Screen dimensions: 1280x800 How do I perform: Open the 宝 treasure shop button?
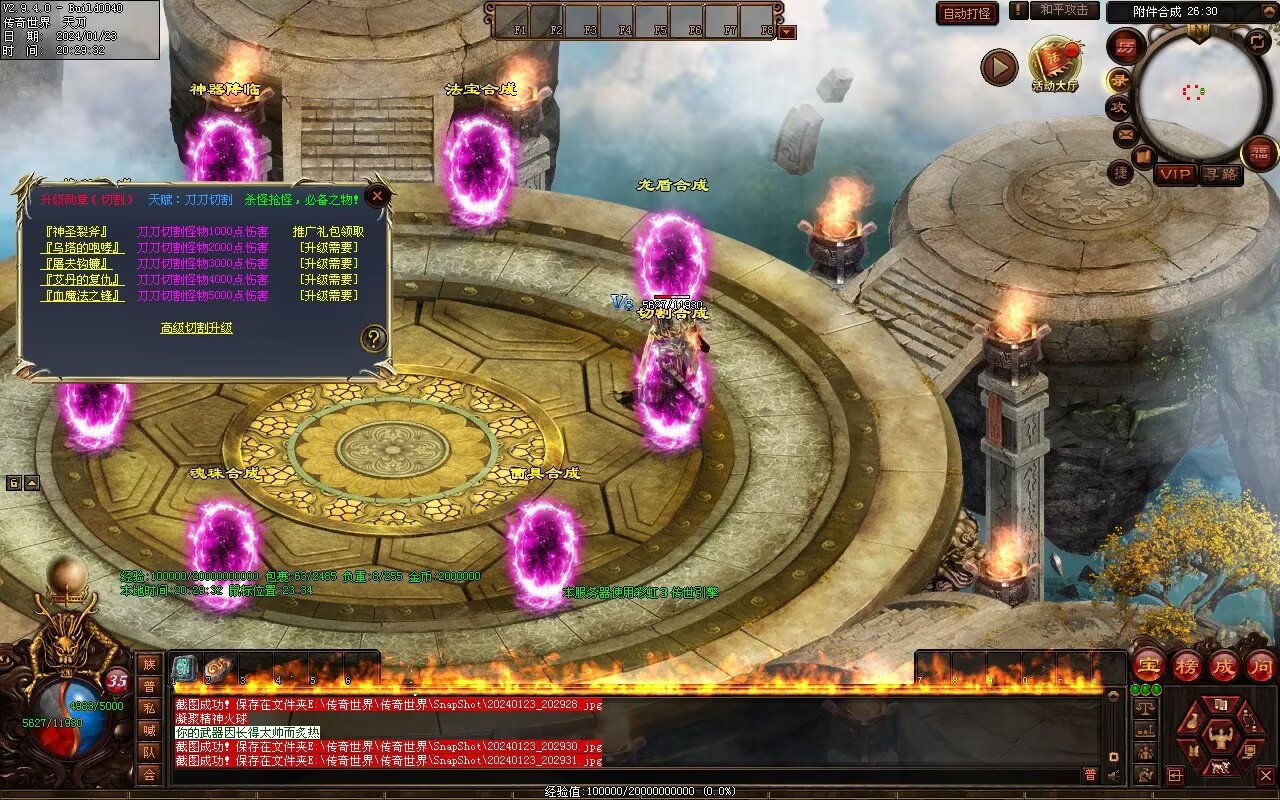click(1149, 666)
